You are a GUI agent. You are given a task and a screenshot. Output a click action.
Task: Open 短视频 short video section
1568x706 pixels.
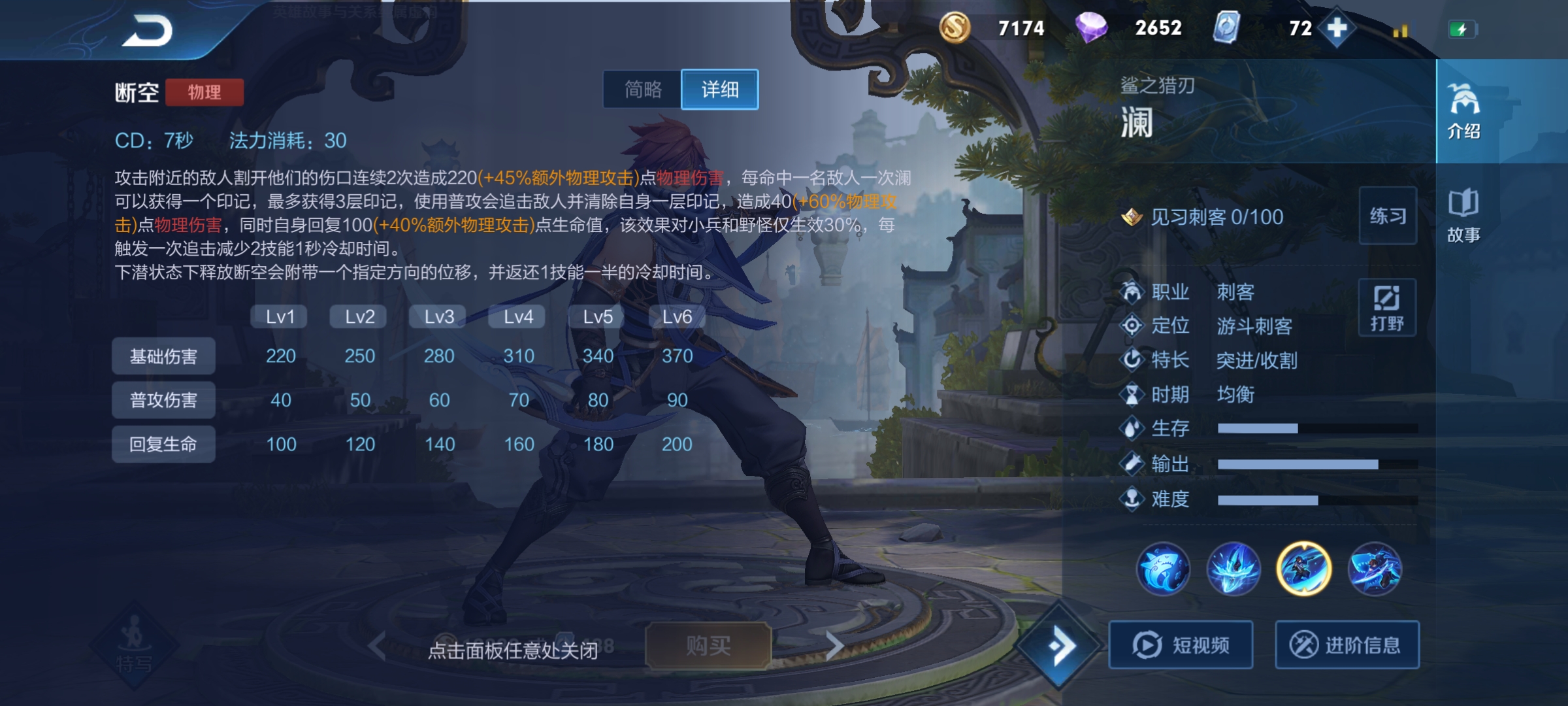1180,645
